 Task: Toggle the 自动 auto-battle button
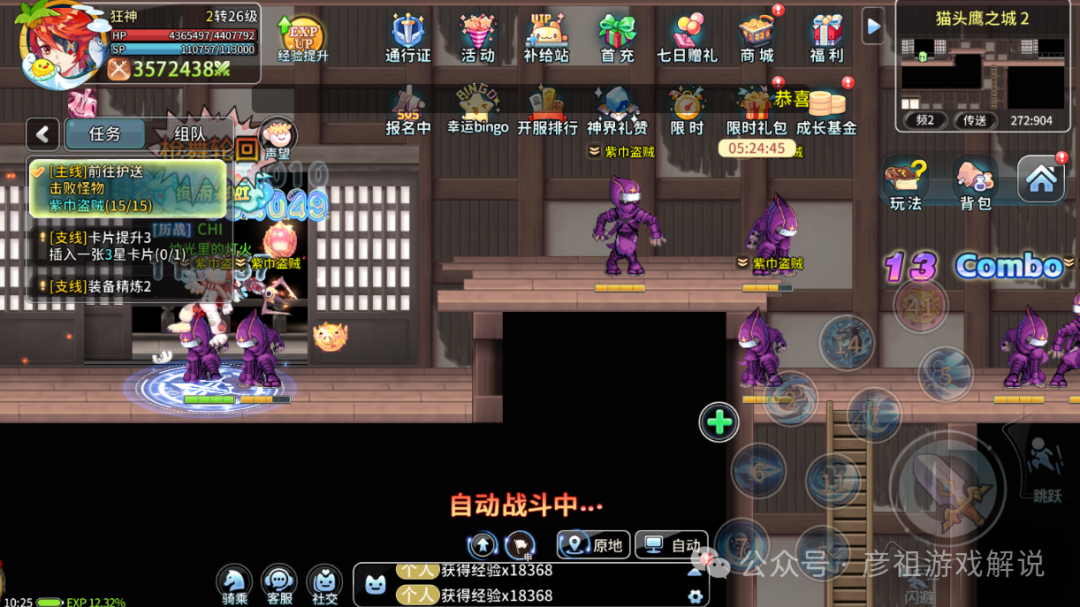coord(672,545)
